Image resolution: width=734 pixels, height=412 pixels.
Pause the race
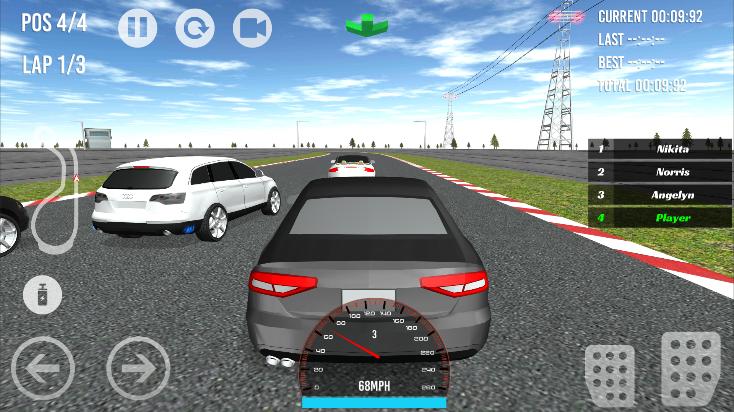click(138, 28)
